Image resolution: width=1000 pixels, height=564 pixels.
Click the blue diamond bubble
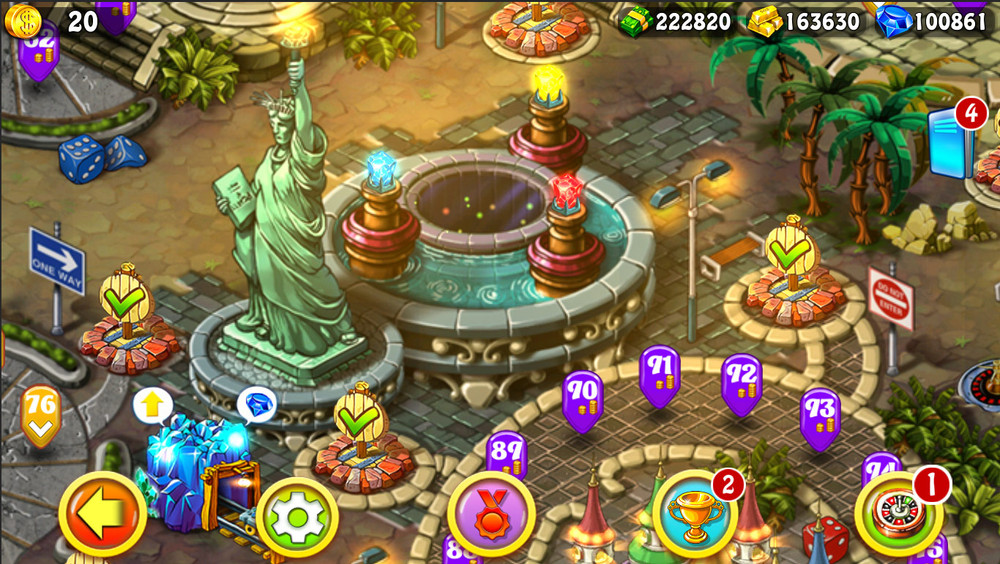click(x=257, y=404)
